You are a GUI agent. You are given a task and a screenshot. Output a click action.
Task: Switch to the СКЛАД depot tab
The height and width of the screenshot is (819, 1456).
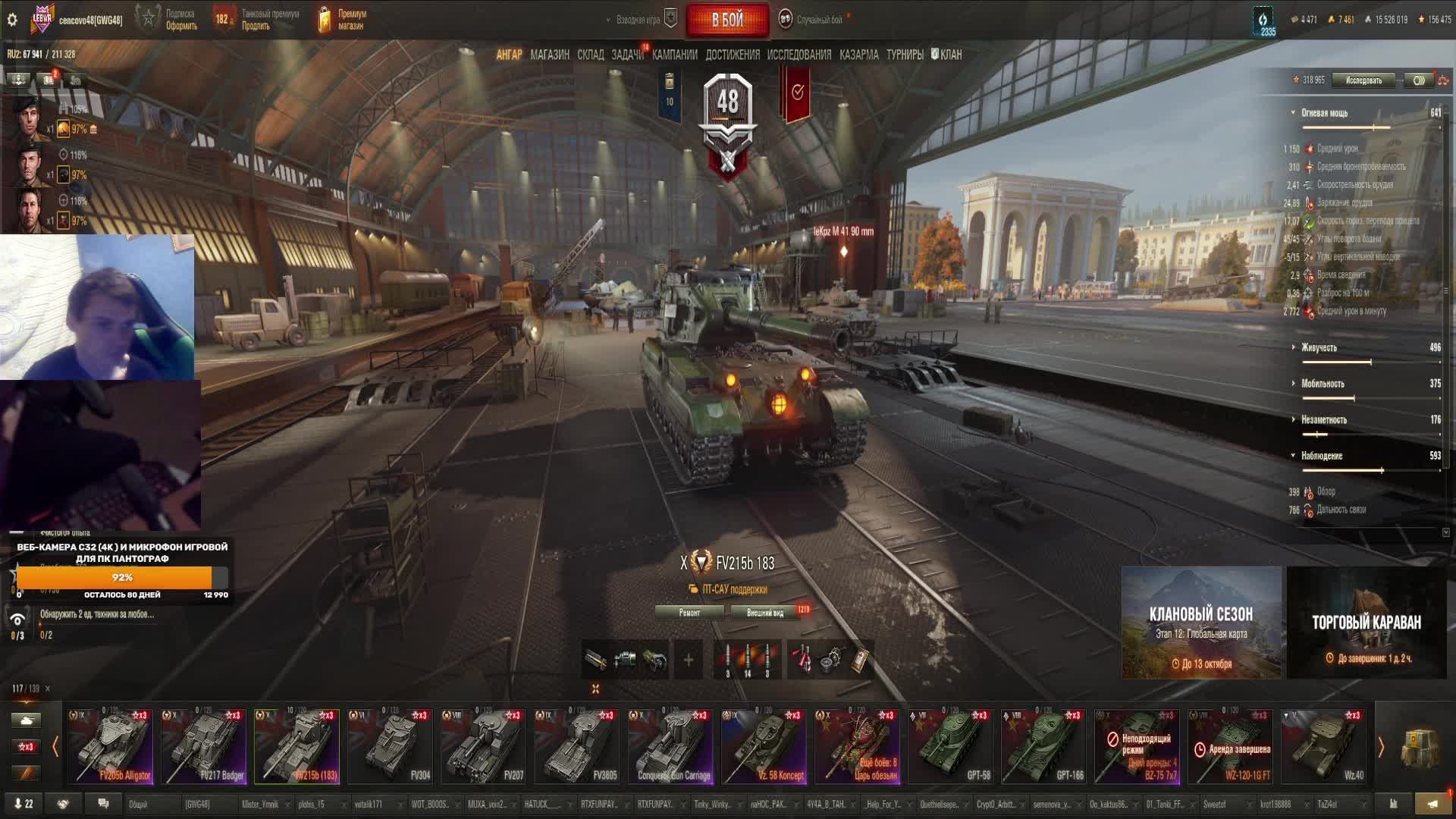pos(590,55)
